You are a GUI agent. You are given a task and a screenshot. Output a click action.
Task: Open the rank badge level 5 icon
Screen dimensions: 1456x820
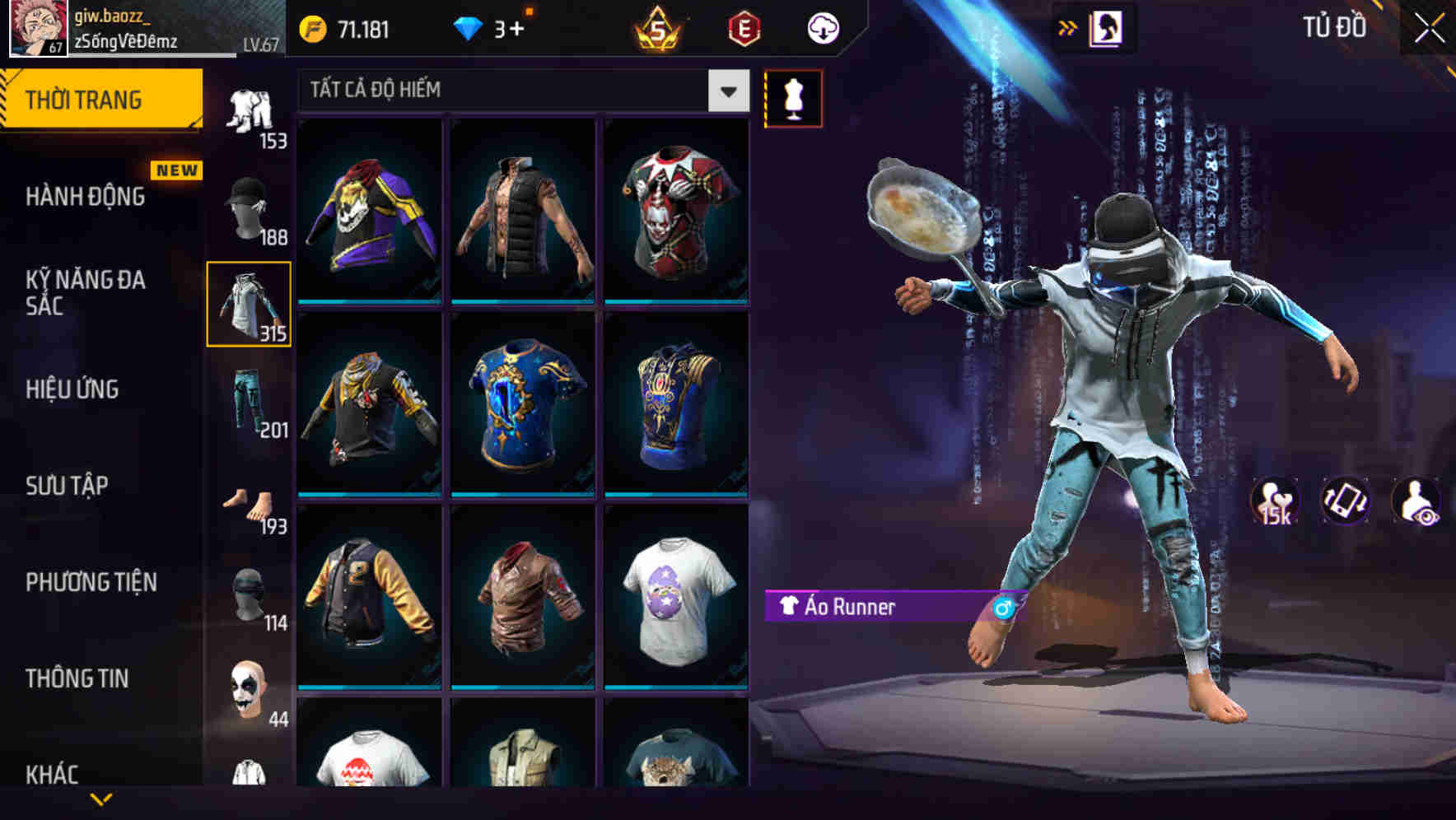pos(659,27)
